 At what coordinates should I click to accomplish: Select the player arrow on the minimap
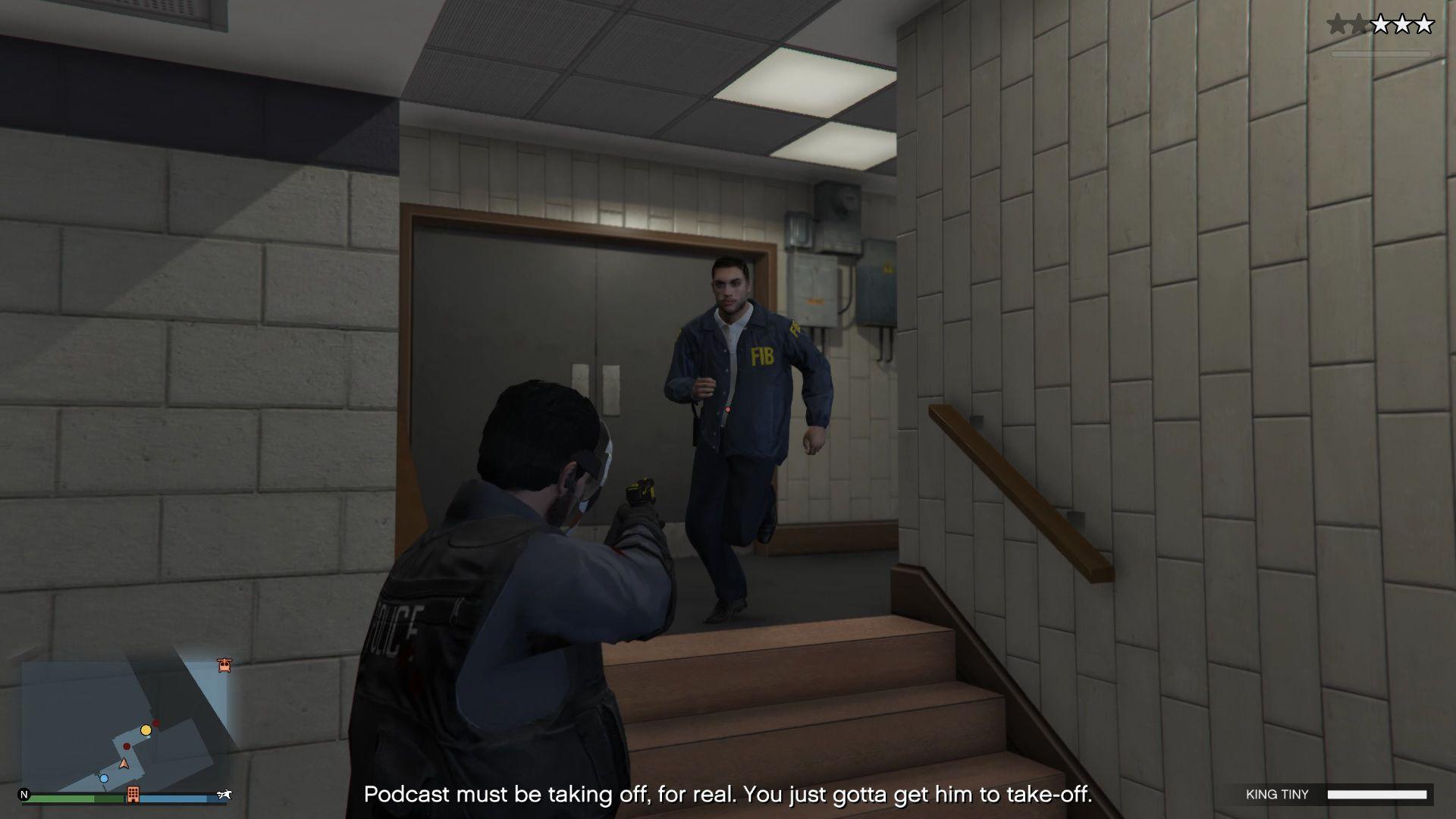pyautogui.click(x=124, y=764)
